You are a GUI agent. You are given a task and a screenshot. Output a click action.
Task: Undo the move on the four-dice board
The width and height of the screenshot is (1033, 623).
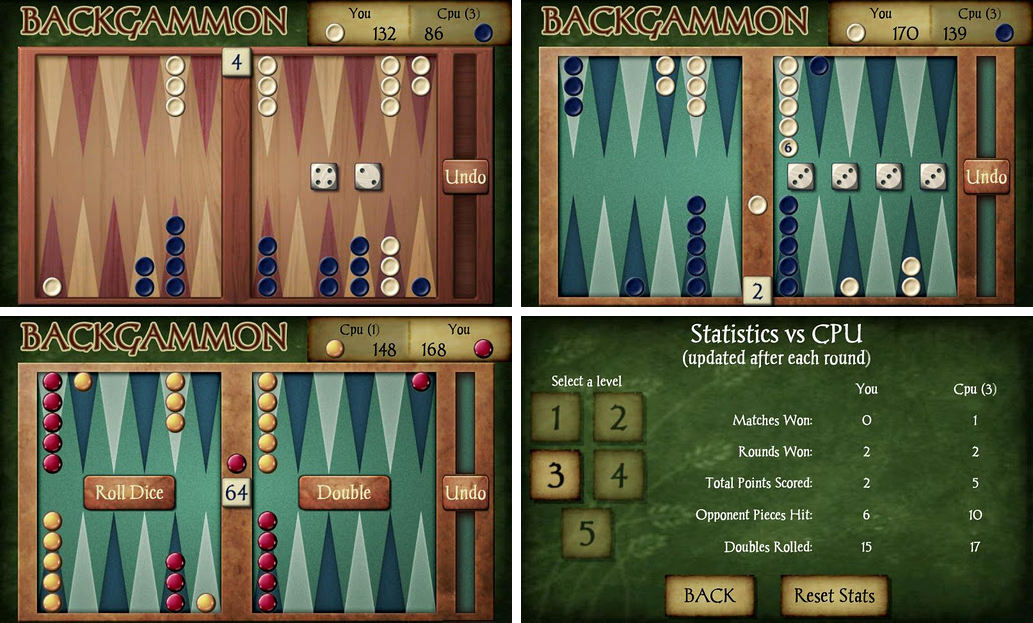986,177
